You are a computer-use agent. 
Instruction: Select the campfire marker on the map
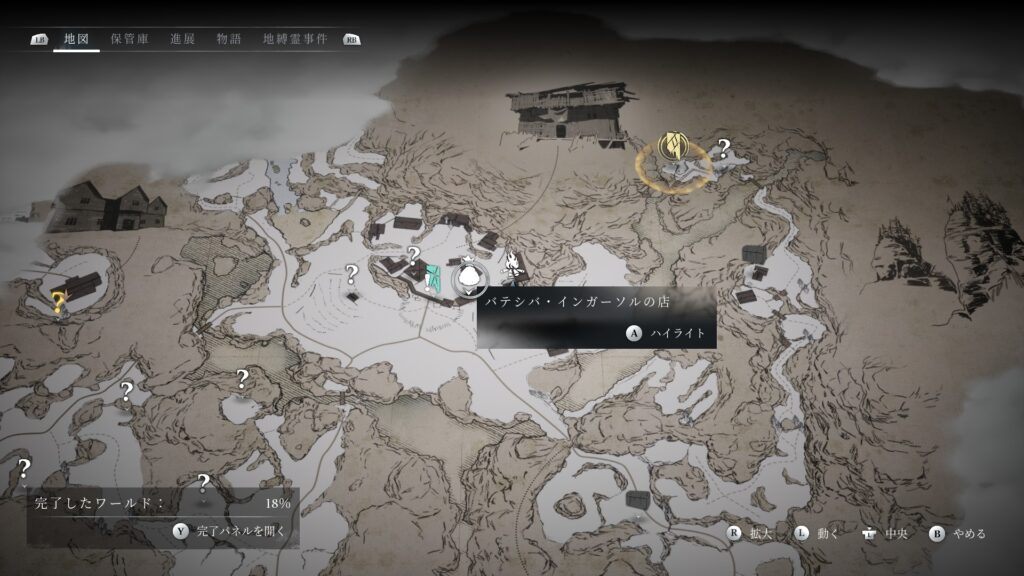tap(511, 268)
